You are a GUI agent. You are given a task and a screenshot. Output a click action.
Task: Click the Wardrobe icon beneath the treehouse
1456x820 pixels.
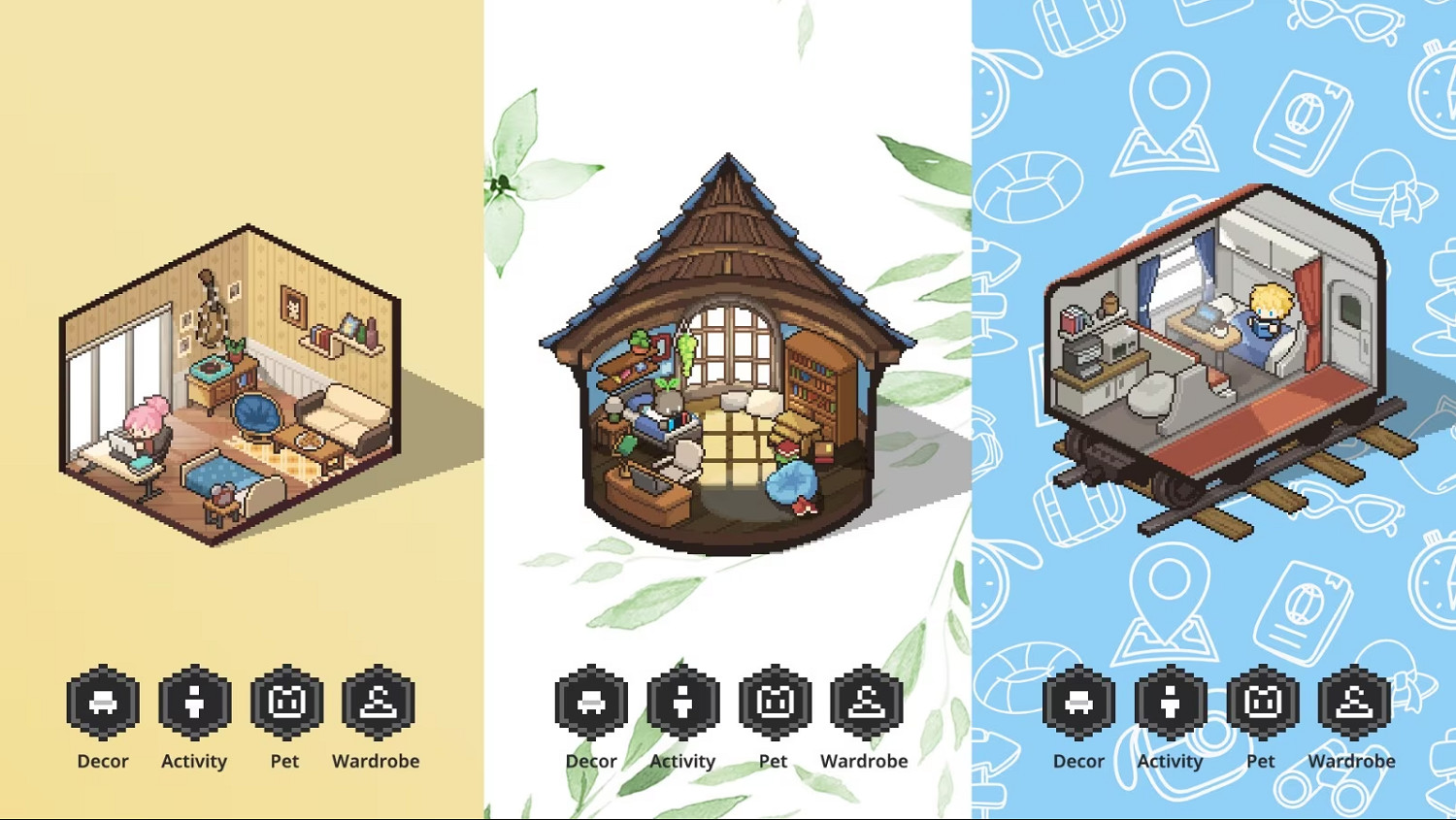(x=865, y=701)
